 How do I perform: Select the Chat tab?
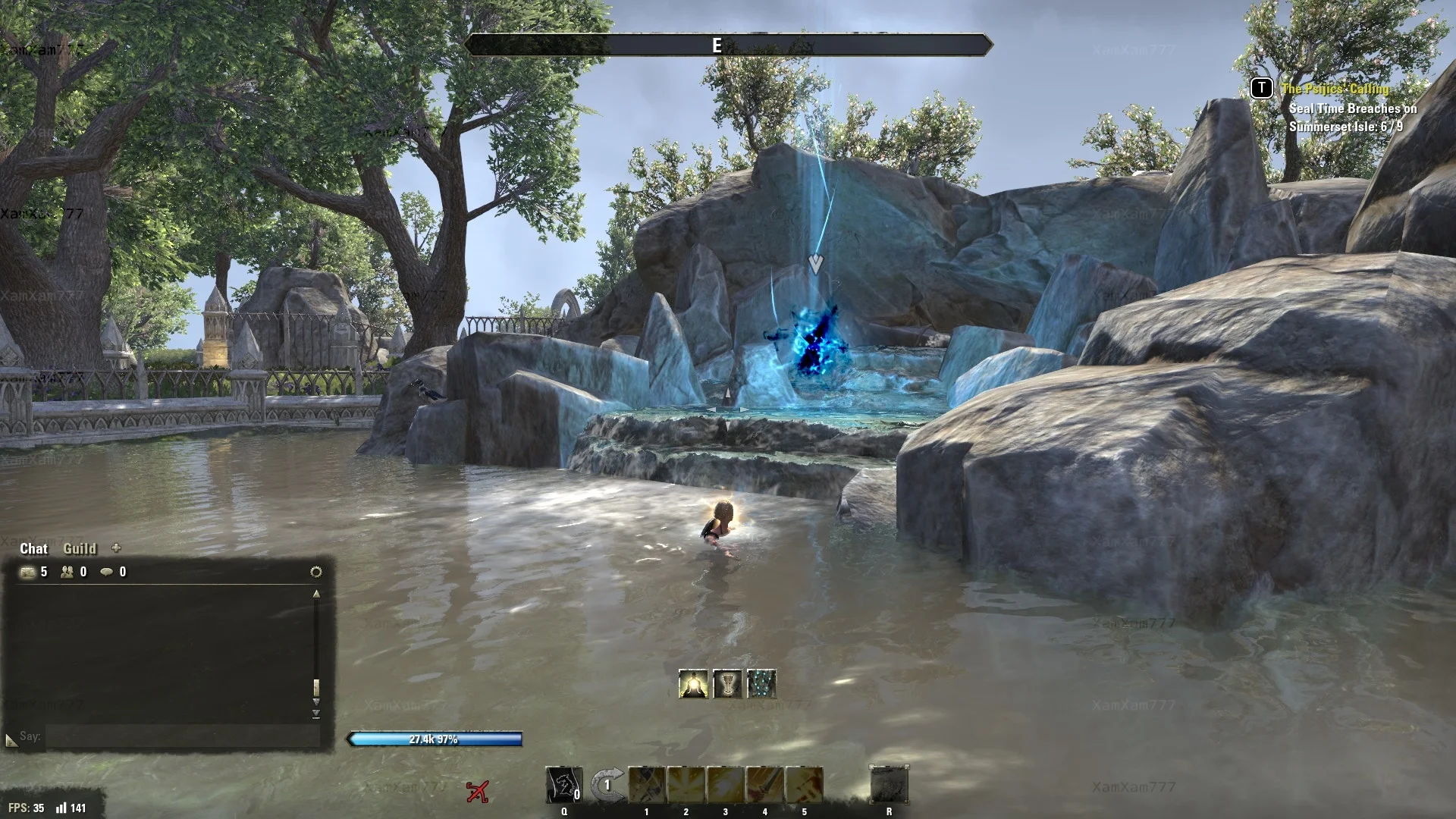33,548
